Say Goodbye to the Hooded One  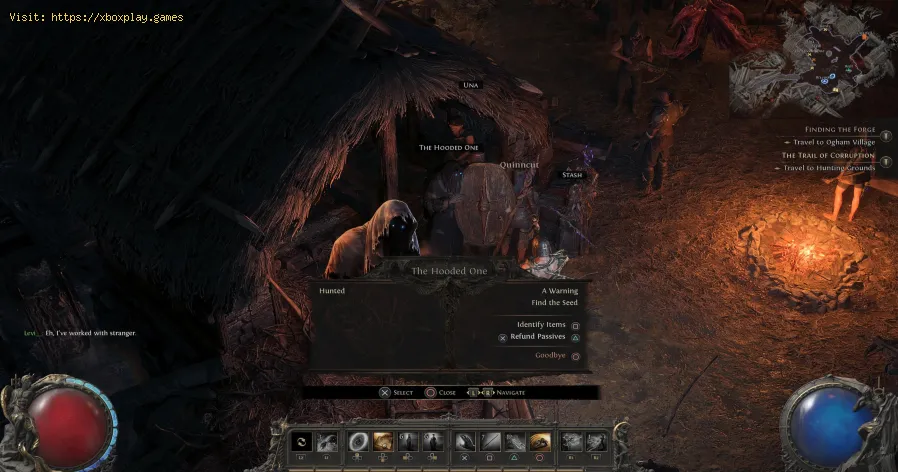click(x=550, y=355)
